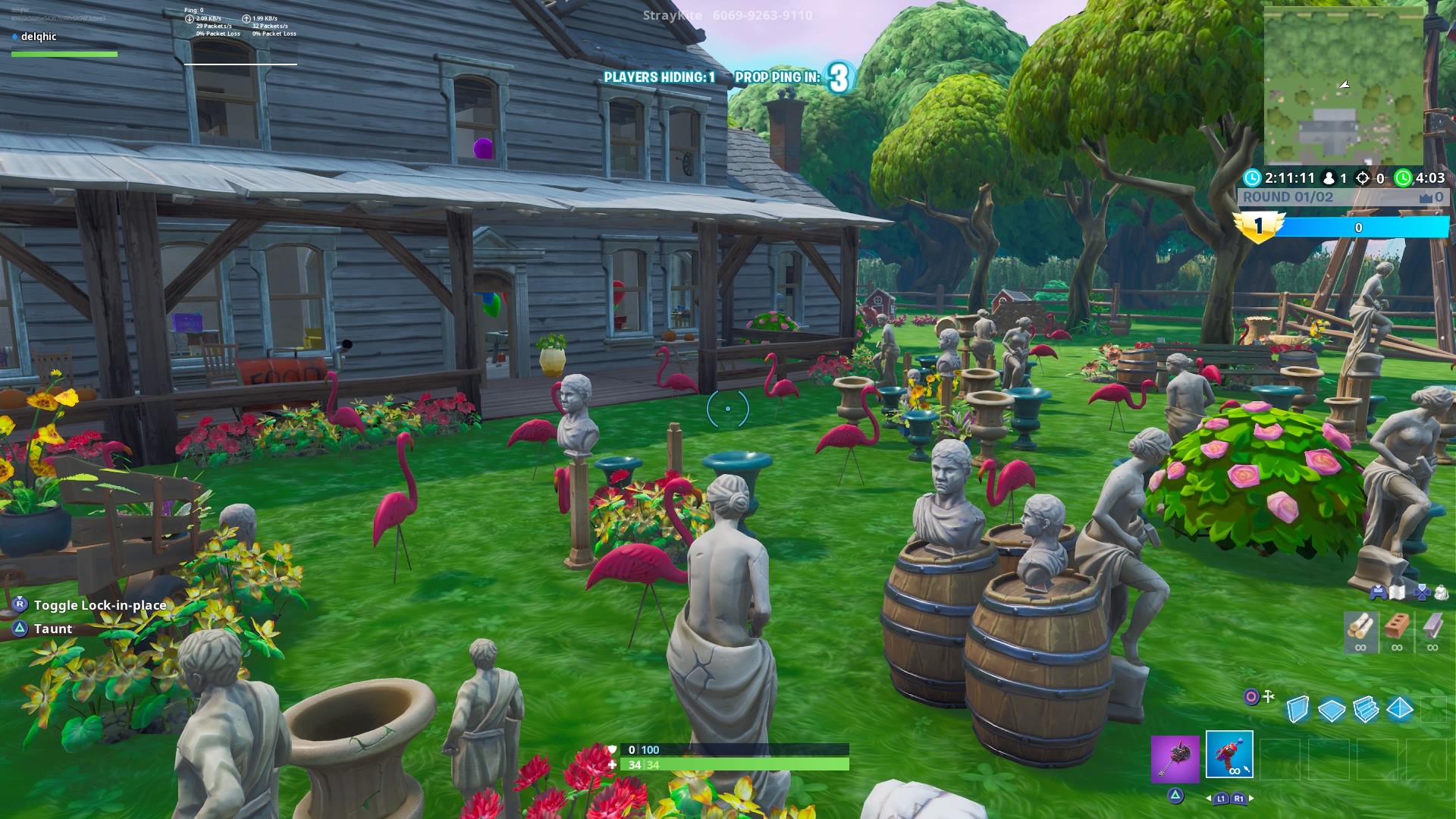
Task: Click the blue score progress bar
Action: [1357, 227]
